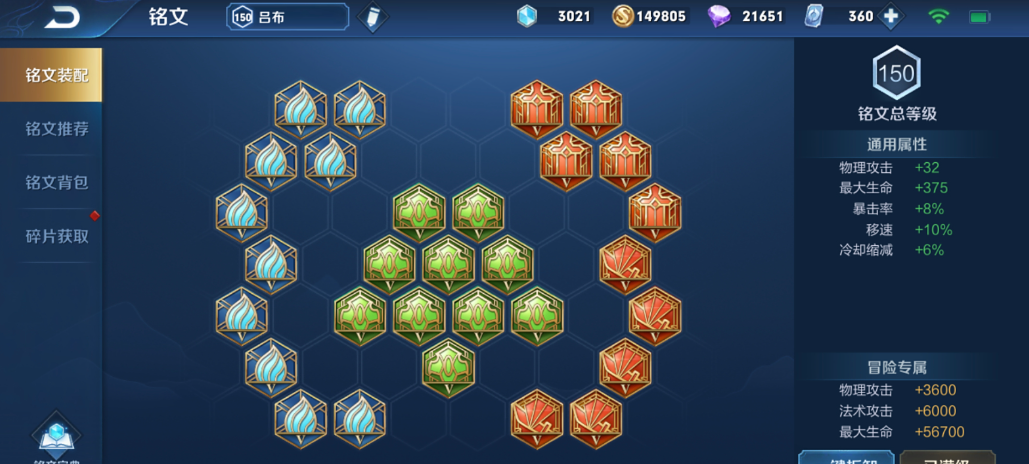Open the 吕布 rune page selector
Screen dimensions: 1029x464
(x=288, y=17)
